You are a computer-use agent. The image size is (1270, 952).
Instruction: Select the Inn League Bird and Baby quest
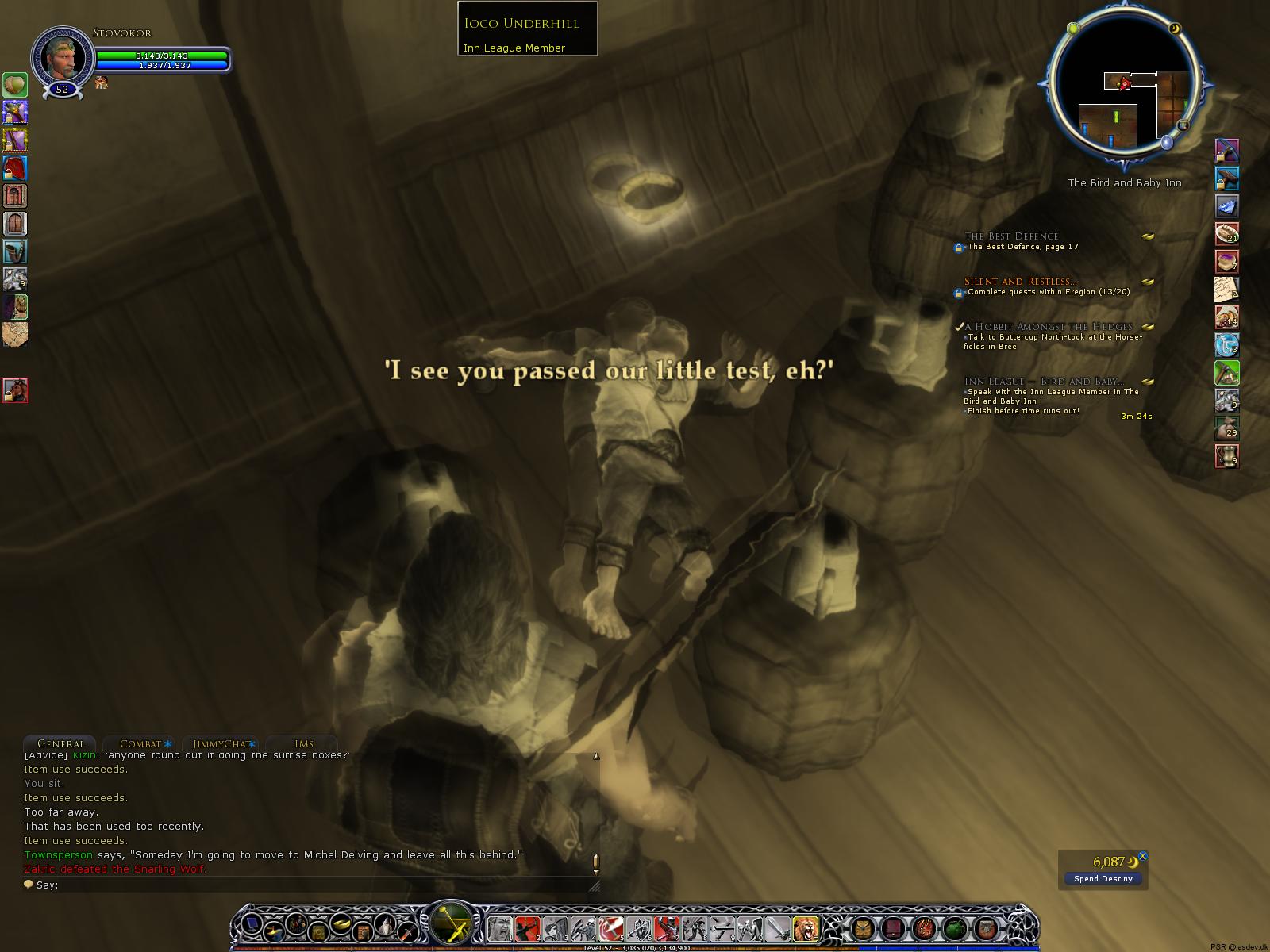coord(1043,382)
